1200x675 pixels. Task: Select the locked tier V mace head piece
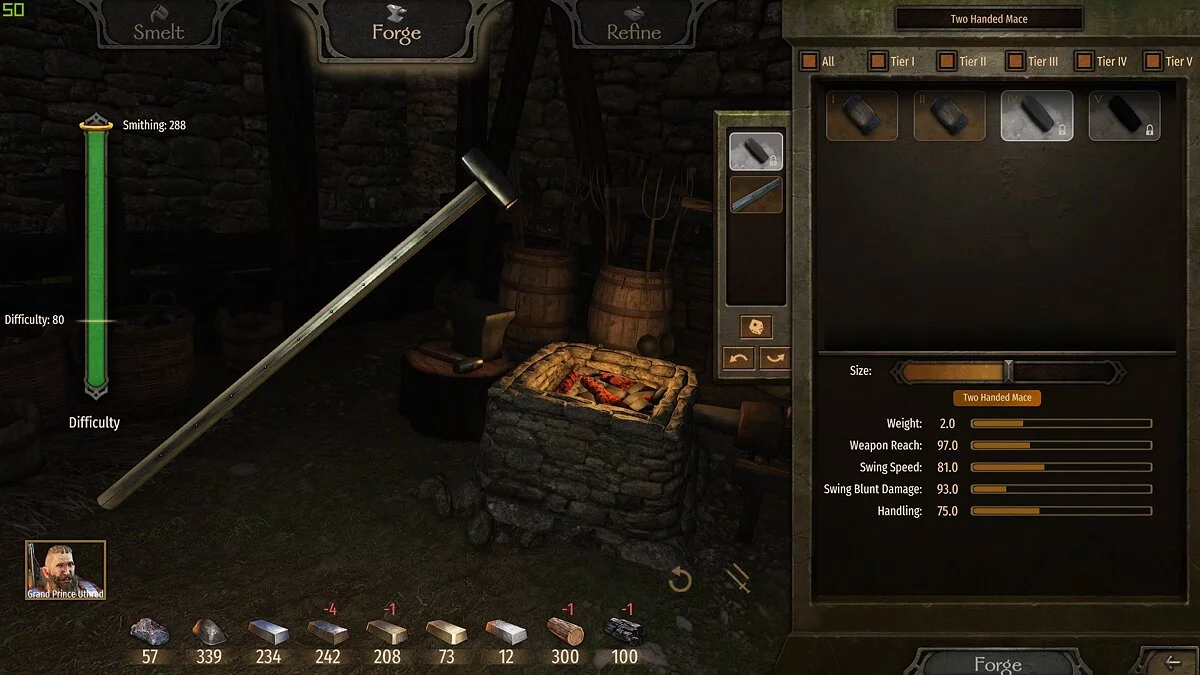coord(1124,115)
